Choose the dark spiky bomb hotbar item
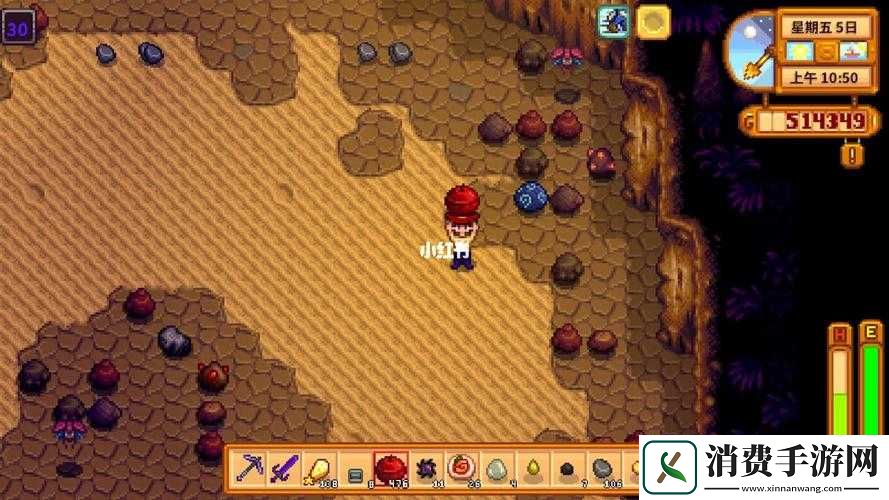The width and height of the screenshot is (889, 500). [426, 468]
